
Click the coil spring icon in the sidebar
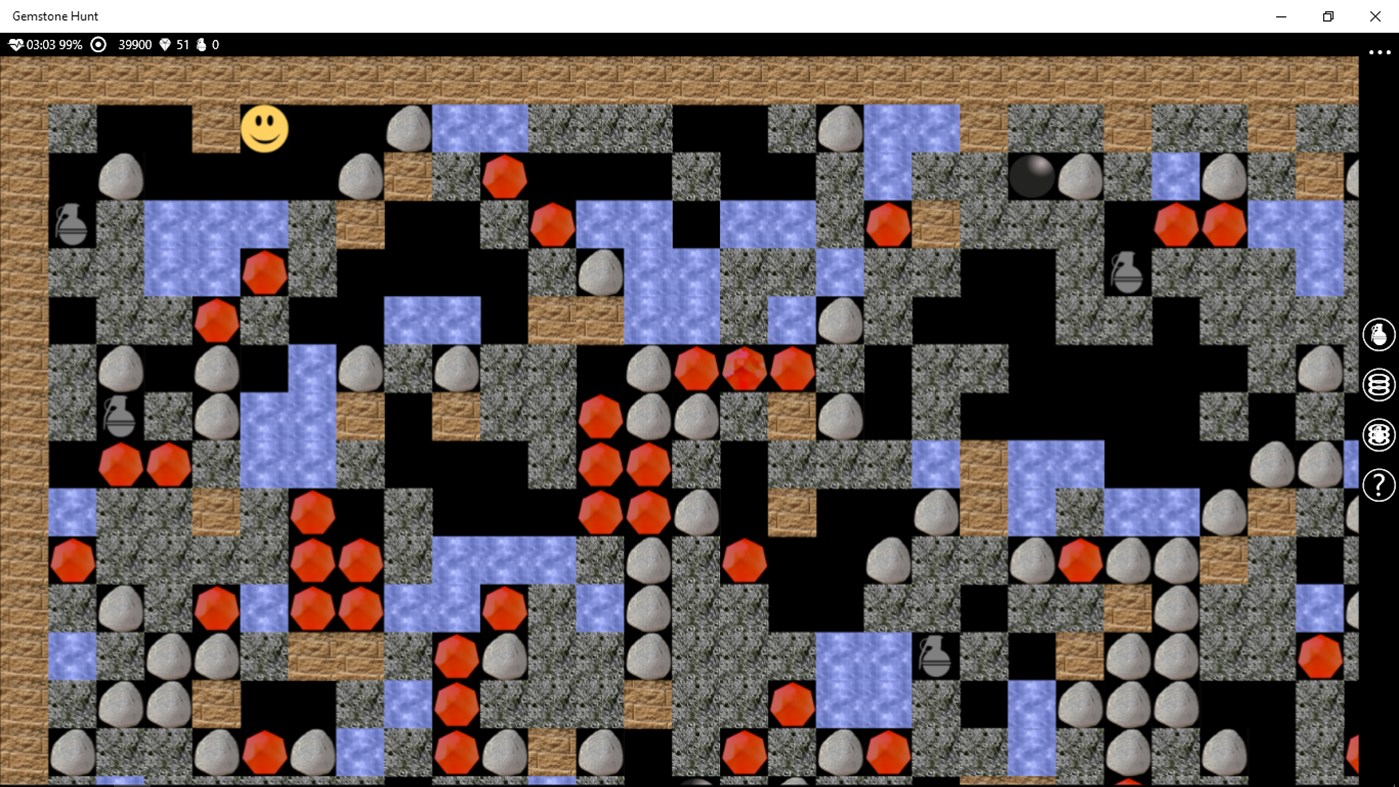pyautogui.click(x=1378, y=384)
